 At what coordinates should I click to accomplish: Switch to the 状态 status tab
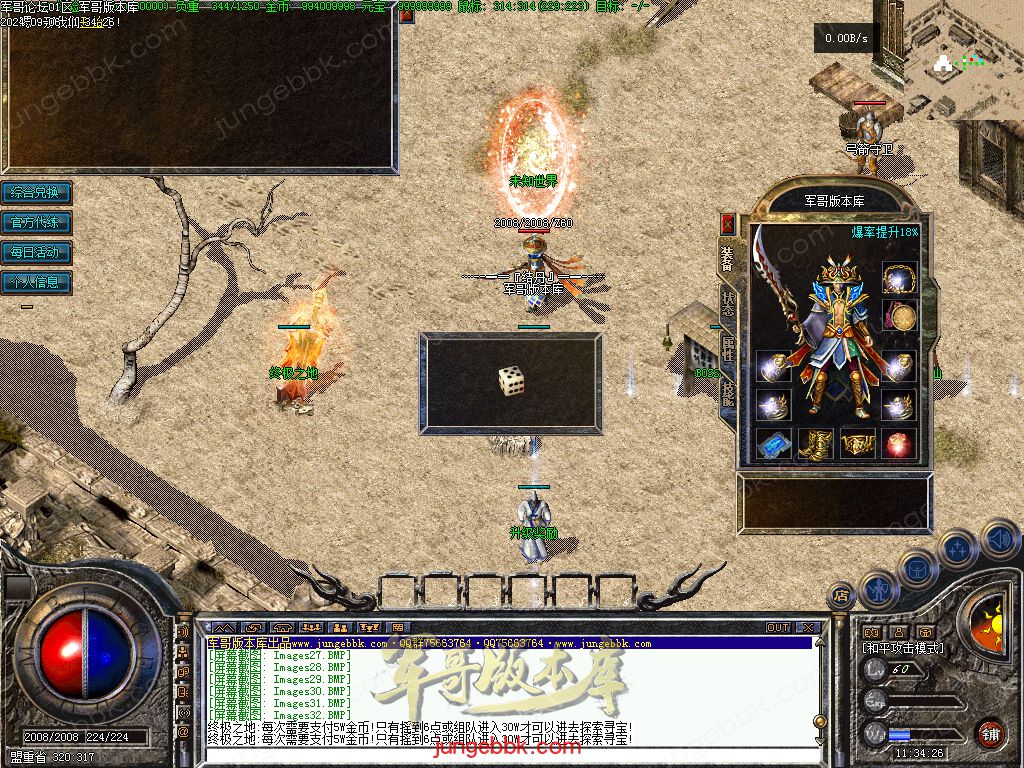click(728, 302)
